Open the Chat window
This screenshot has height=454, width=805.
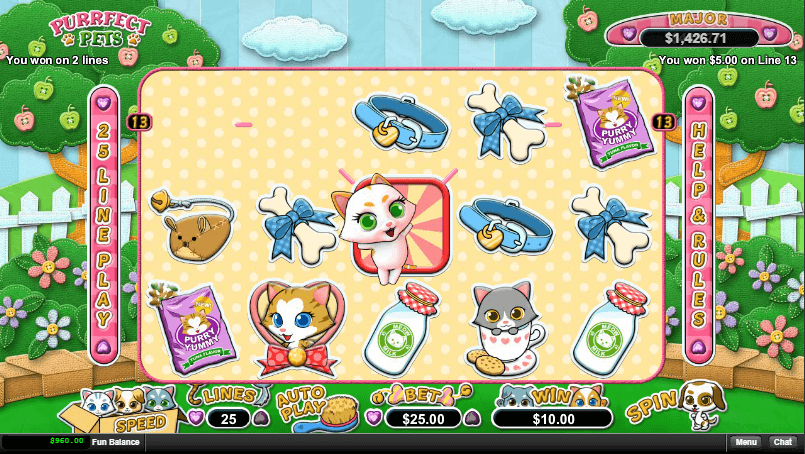tap(782, 441)
